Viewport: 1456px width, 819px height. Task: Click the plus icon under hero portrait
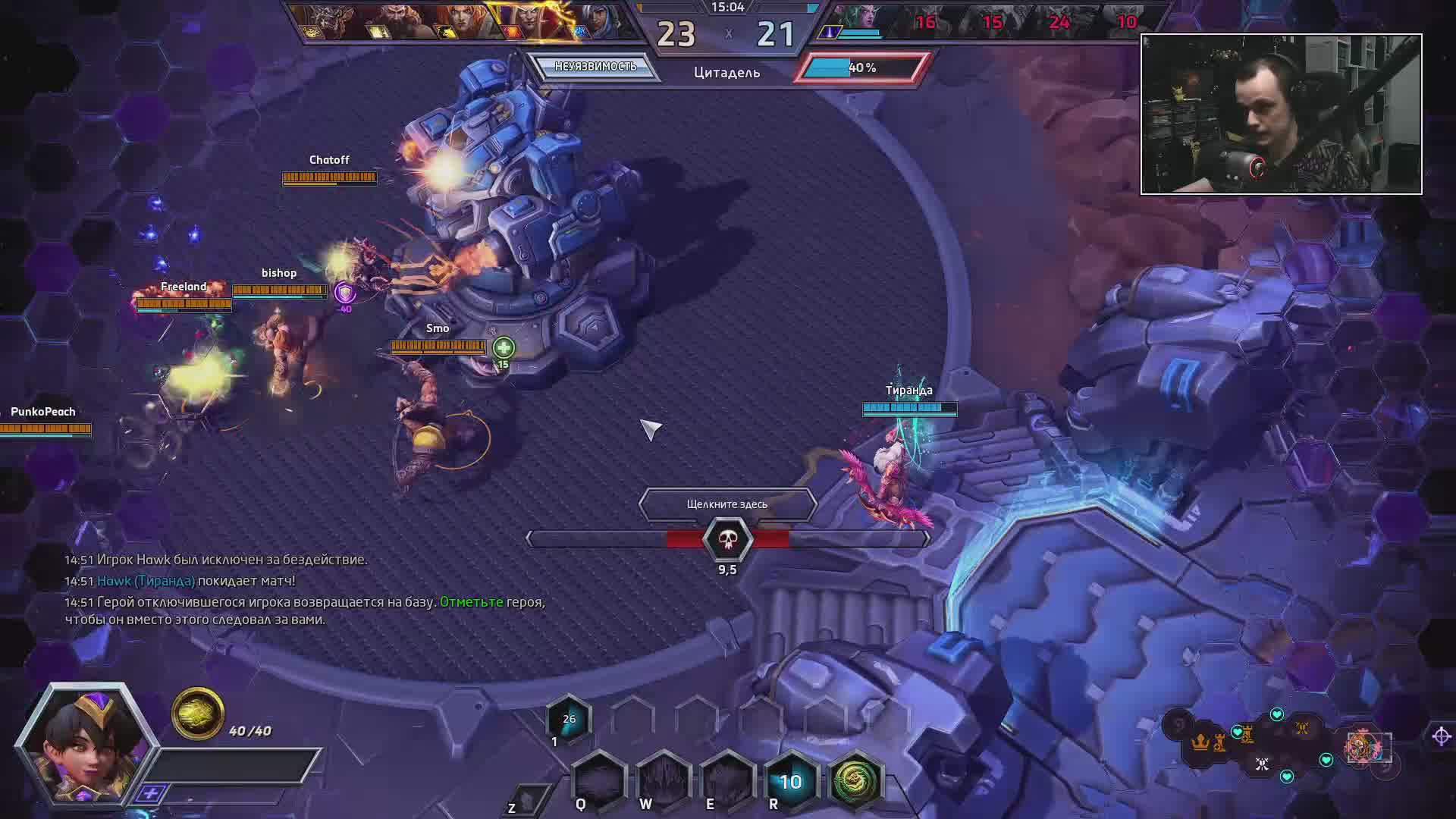[151, 793]
